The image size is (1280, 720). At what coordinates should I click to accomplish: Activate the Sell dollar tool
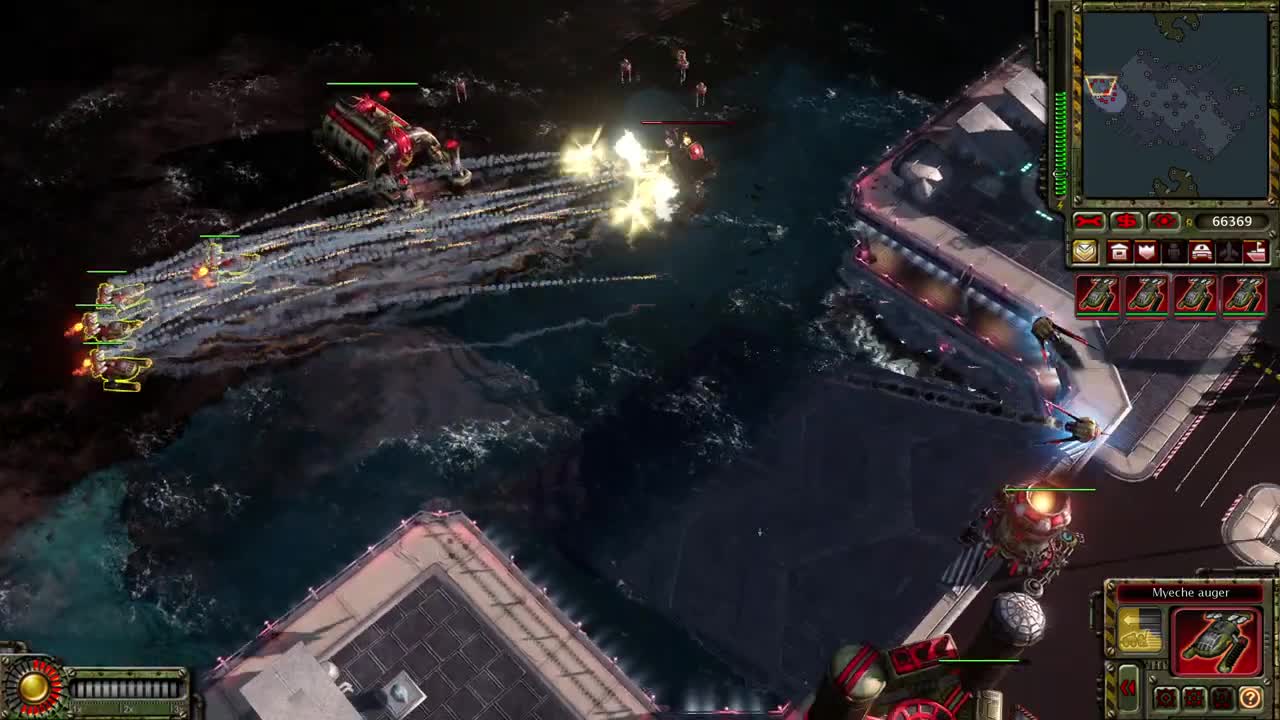[x=1125, y=220]
